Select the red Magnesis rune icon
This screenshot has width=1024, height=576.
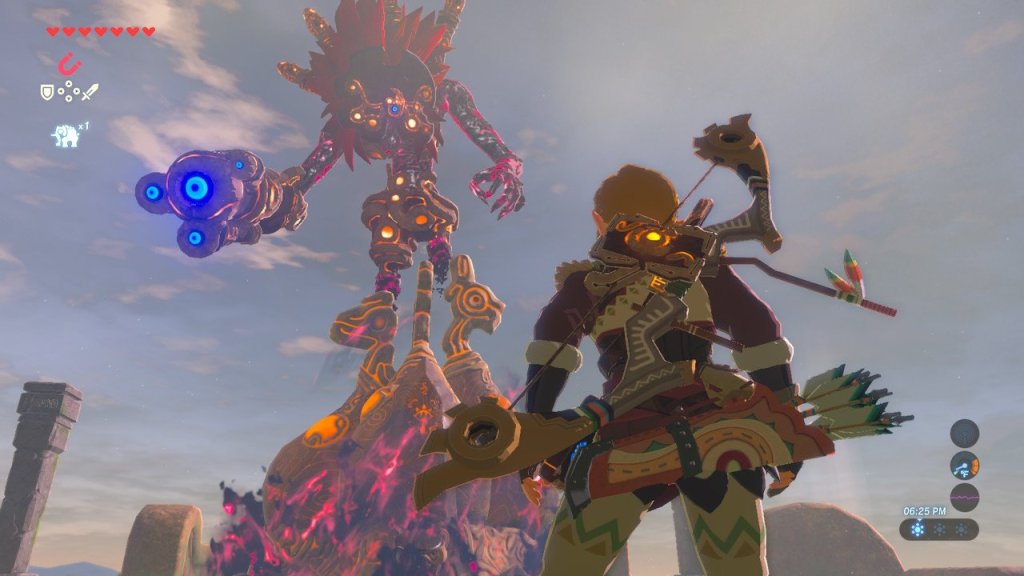[68, 65]
